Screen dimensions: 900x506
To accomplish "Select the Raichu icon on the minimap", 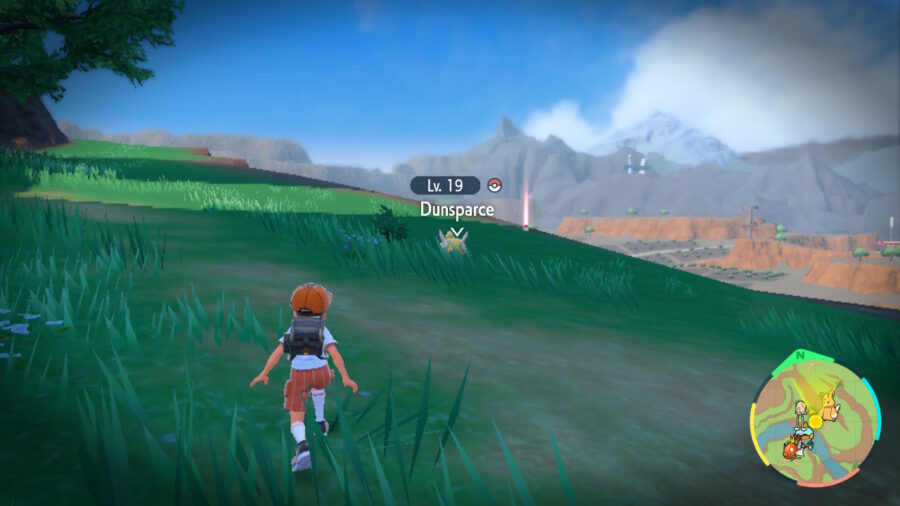I will coord(831,403).
